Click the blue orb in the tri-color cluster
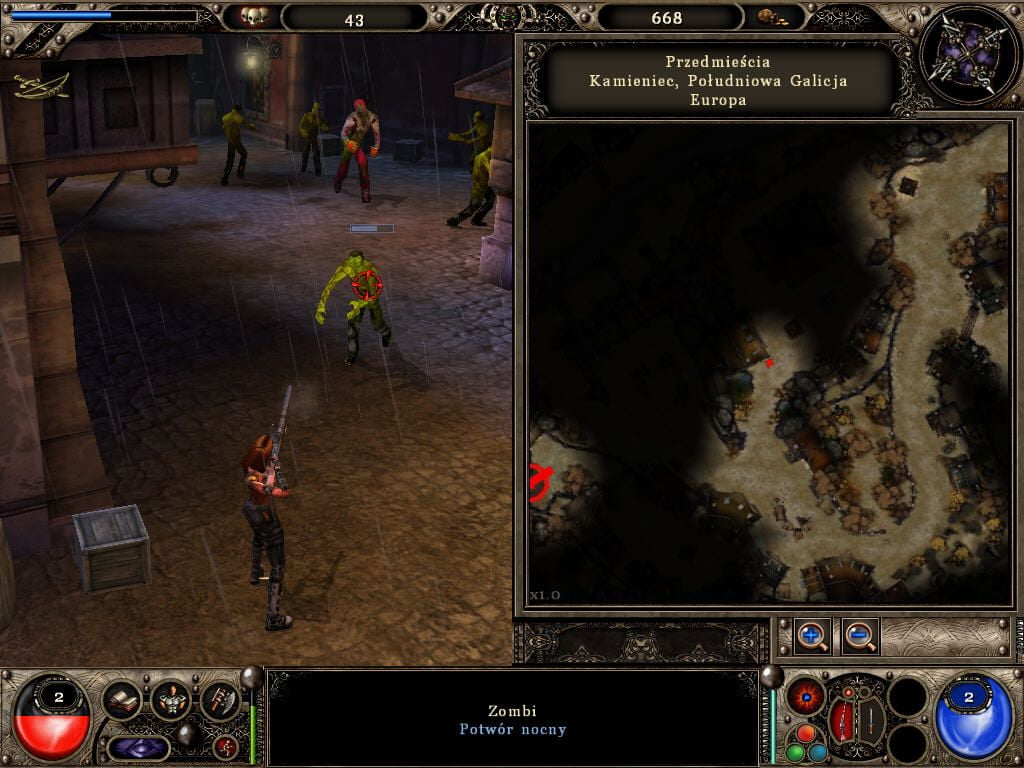The height and width of the screenshot is (768, 1024). click(x=817, y=752)
